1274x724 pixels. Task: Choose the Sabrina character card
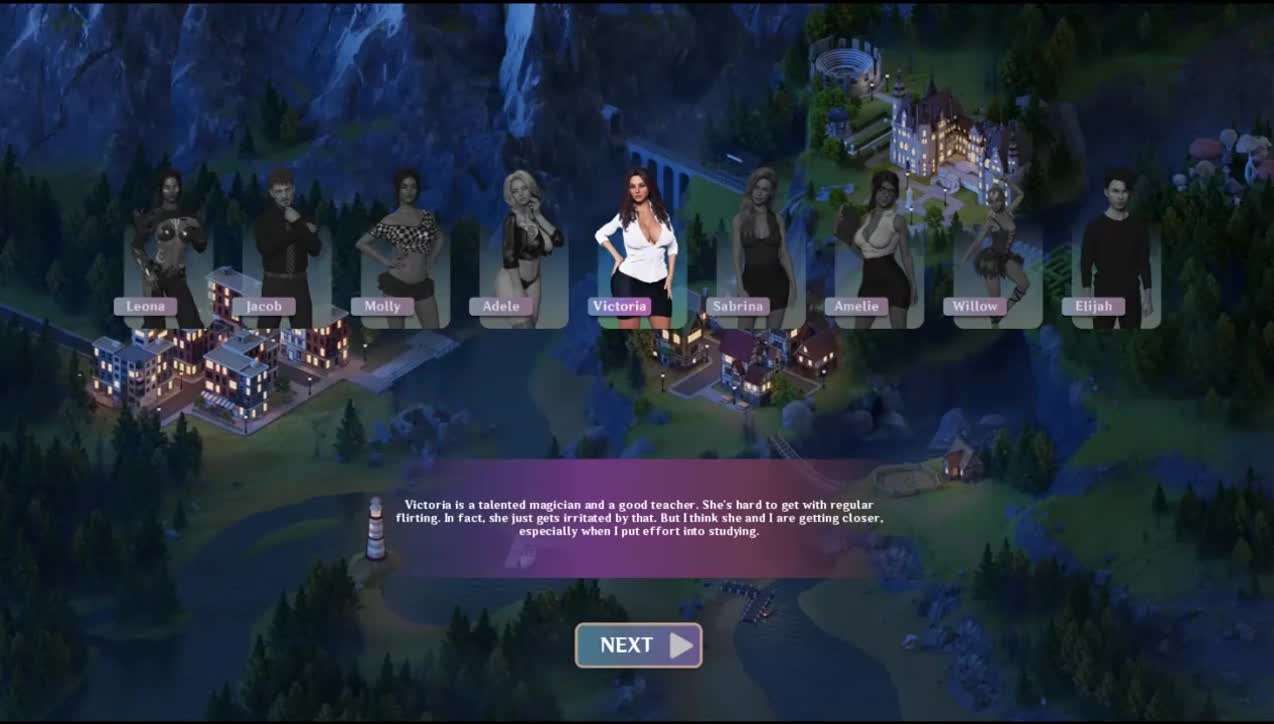click(x=760, y=260)
